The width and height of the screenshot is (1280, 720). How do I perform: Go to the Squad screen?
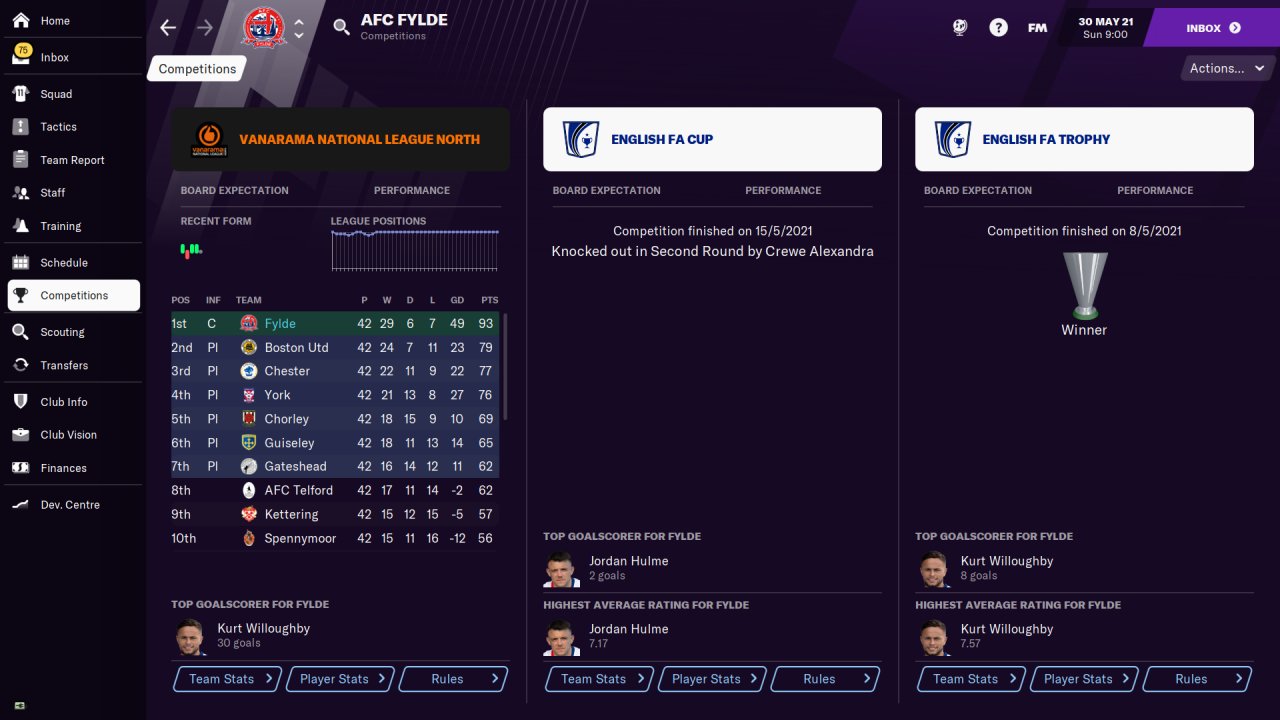click(x=56, y=94)
